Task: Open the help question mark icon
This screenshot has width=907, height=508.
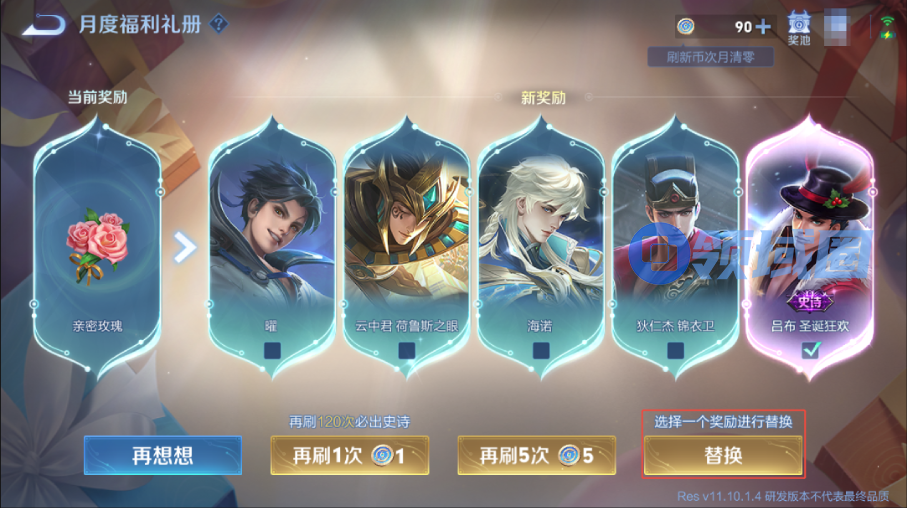Action: click(x=219, y=24)
